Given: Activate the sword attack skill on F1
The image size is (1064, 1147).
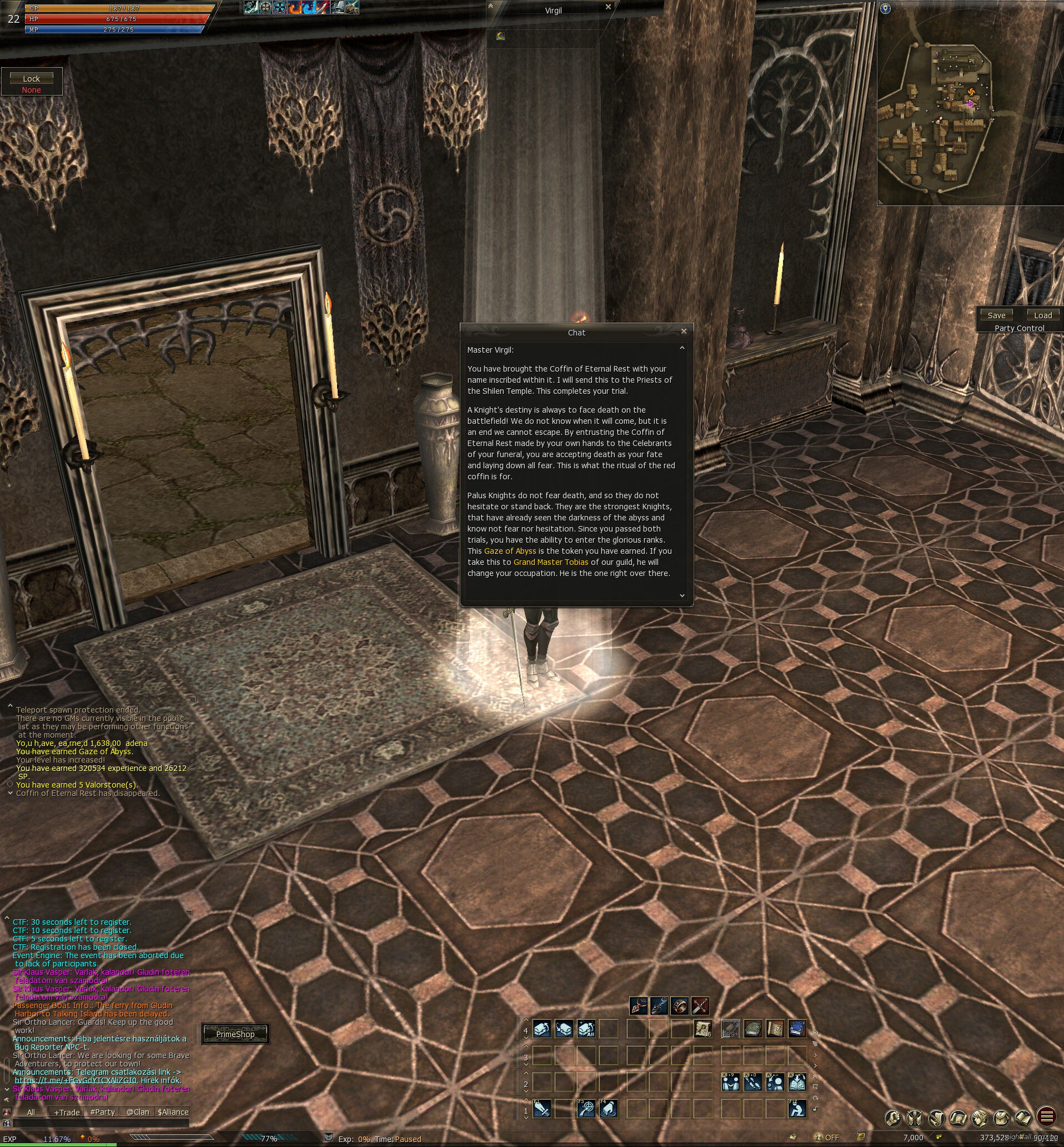Looking at the screenshot, I should click(542, 1109).
